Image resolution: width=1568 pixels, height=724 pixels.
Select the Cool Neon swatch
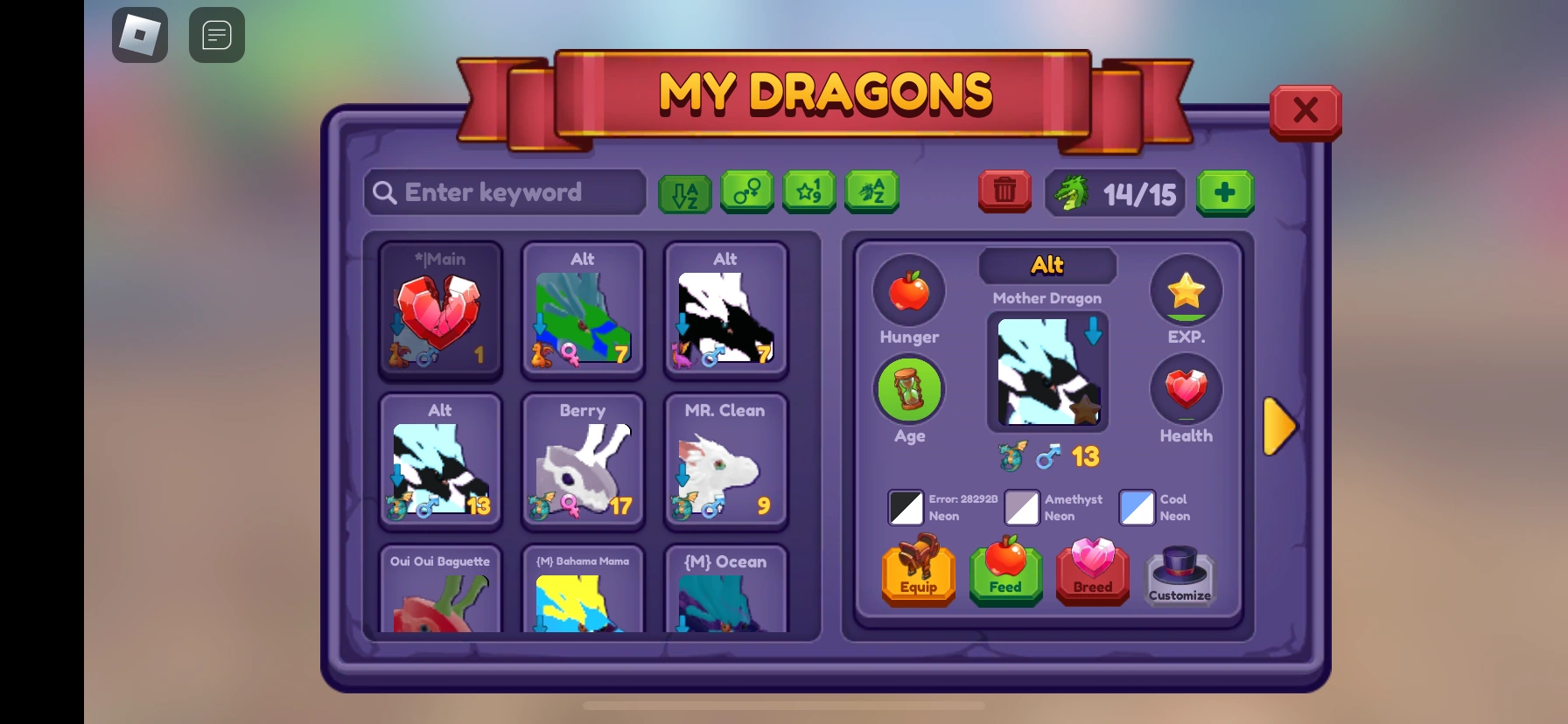click(1137, 507)
